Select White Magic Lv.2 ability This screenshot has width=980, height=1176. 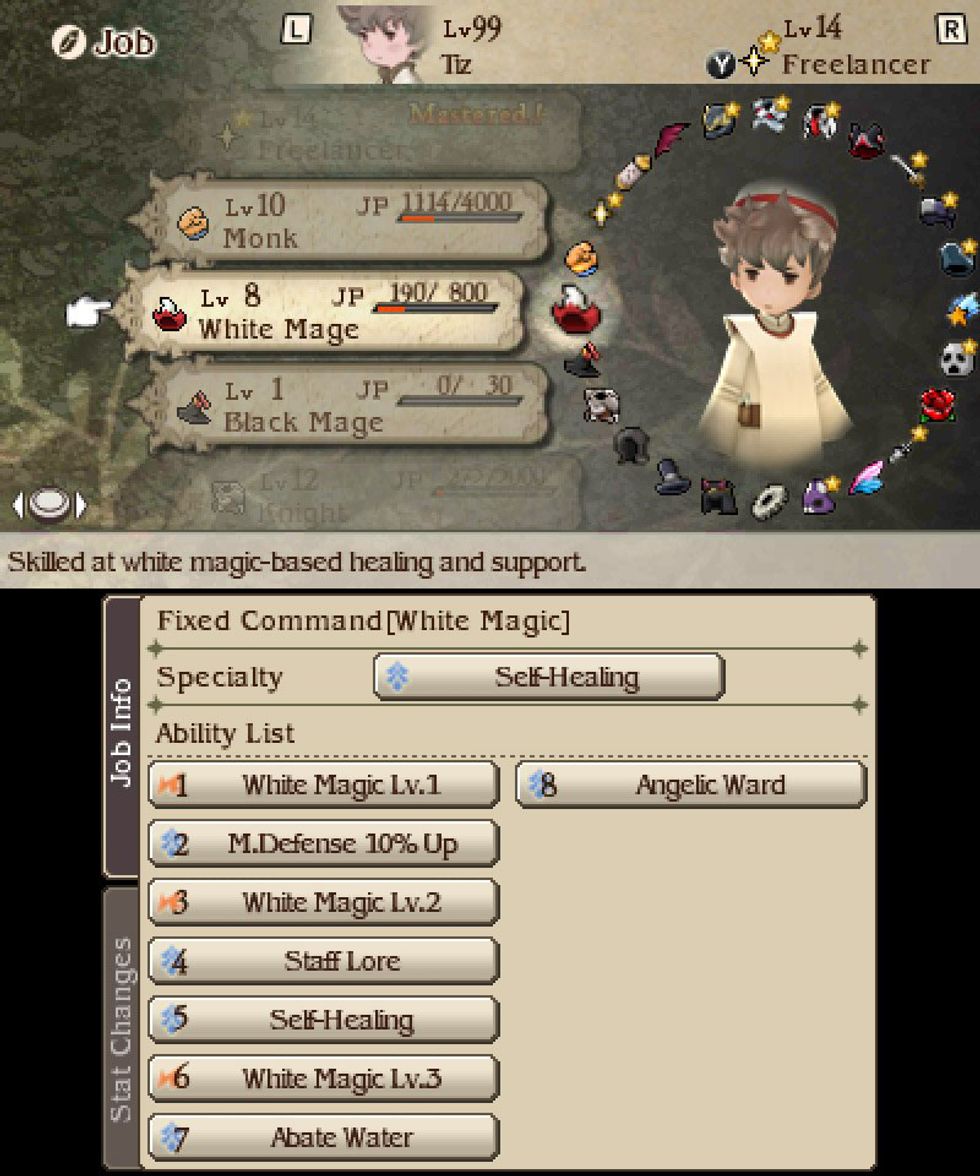pyautogui.click(x=323, y=903)
